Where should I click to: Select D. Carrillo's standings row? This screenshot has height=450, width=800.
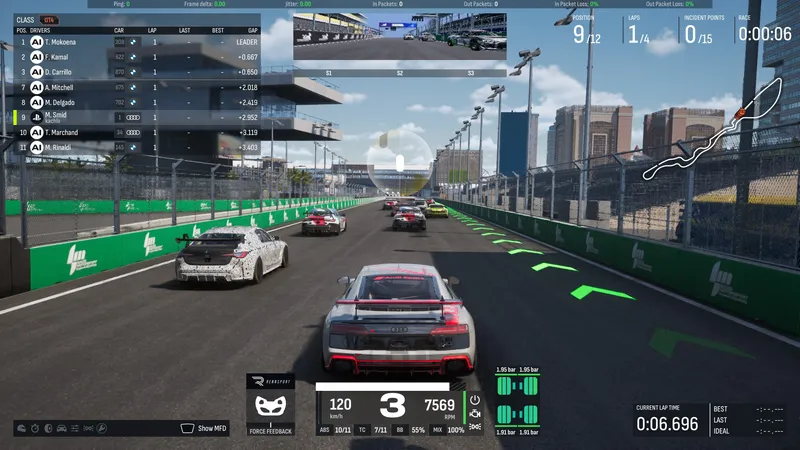[130, 72]
